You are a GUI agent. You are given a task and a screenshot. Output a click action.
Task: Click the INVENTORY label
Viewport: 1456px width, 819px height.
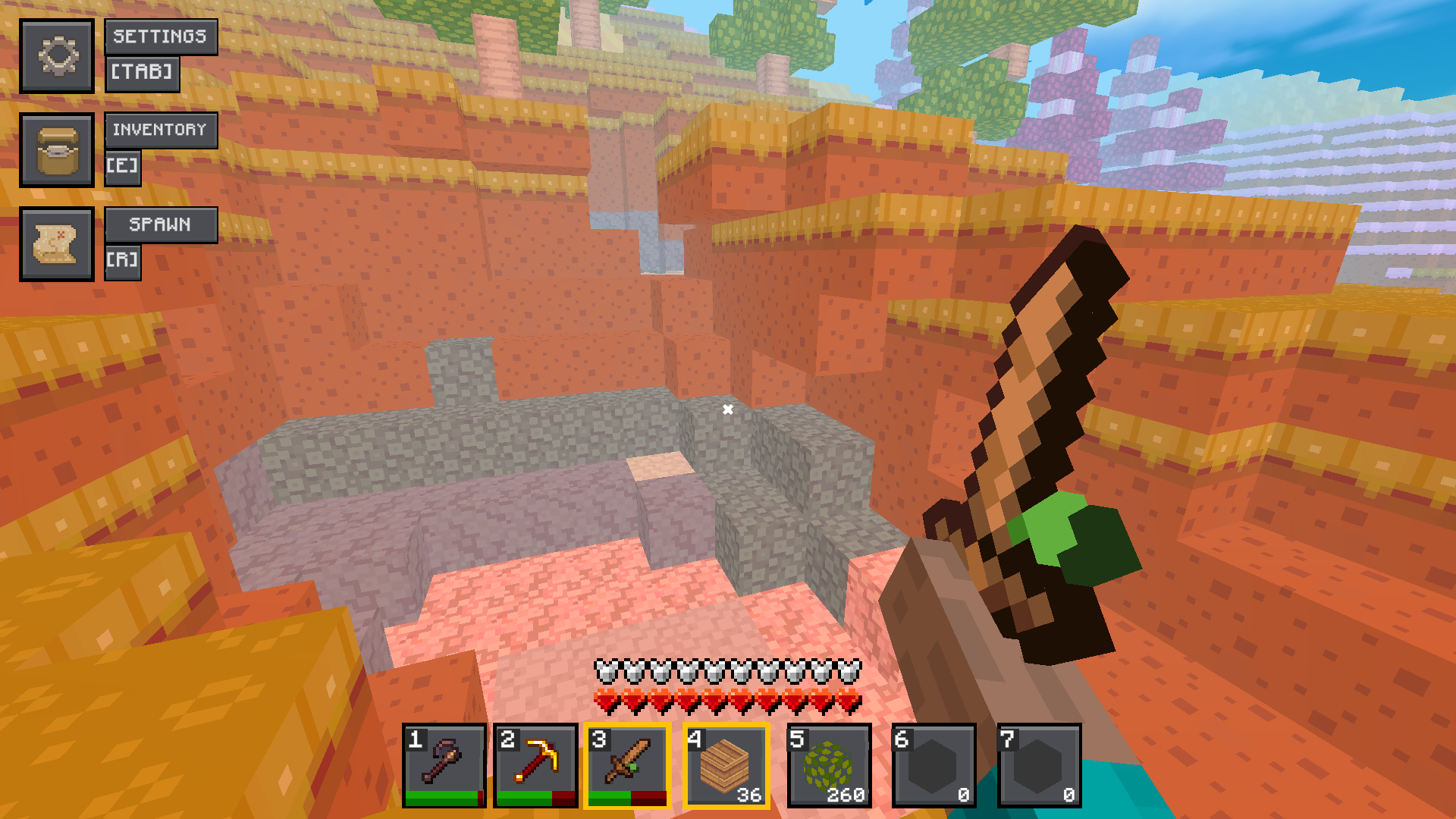[x=161, y=130]
